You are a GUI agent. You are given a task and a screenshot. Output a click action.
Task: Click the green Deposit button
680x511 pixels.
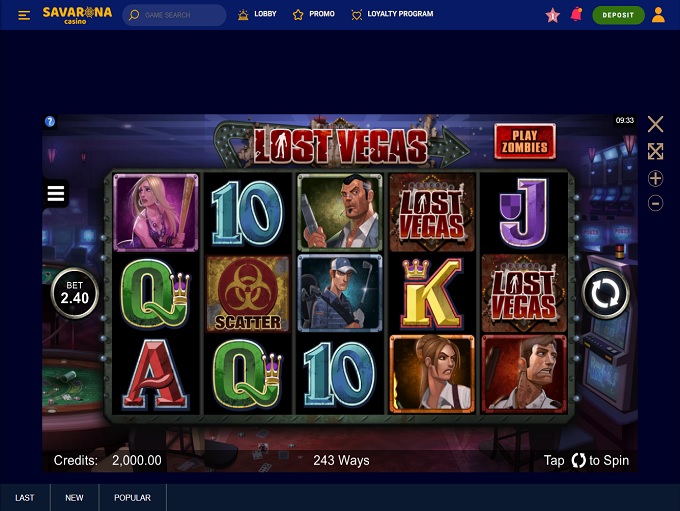pos(618,15)
